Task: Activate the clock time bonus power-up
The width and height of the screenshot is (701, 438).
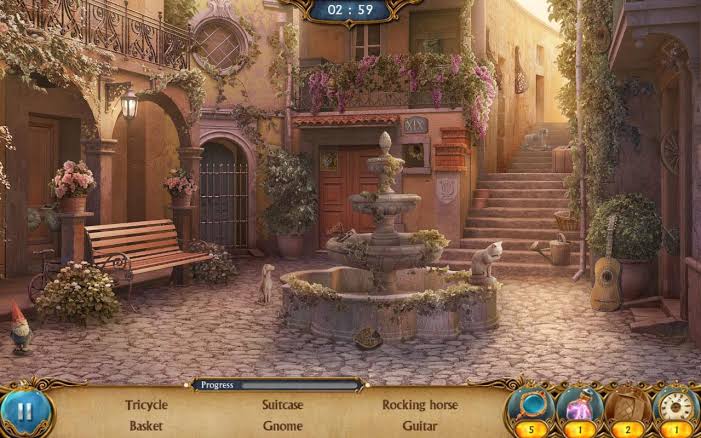Action: [x=676, y=408]
